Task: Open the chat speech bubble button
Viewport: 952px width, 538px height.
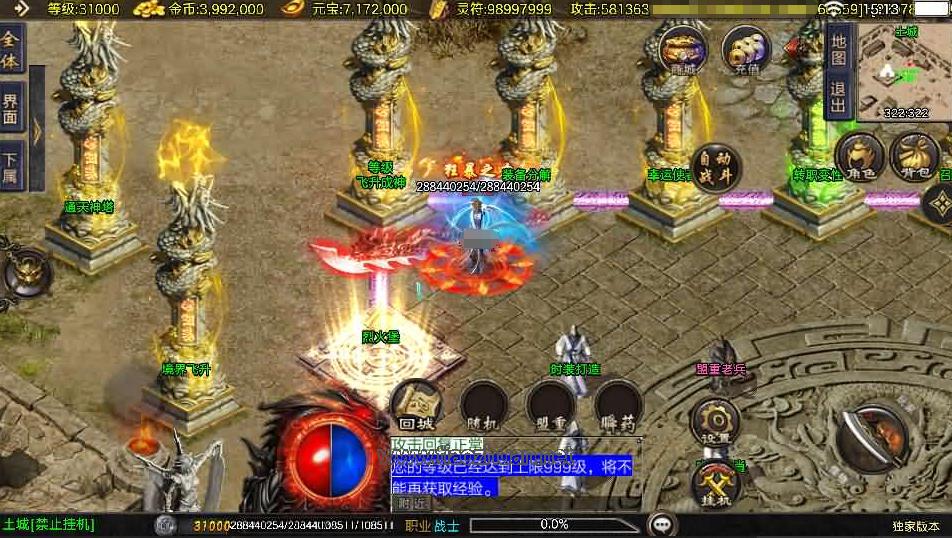Action: click(660, 524)
